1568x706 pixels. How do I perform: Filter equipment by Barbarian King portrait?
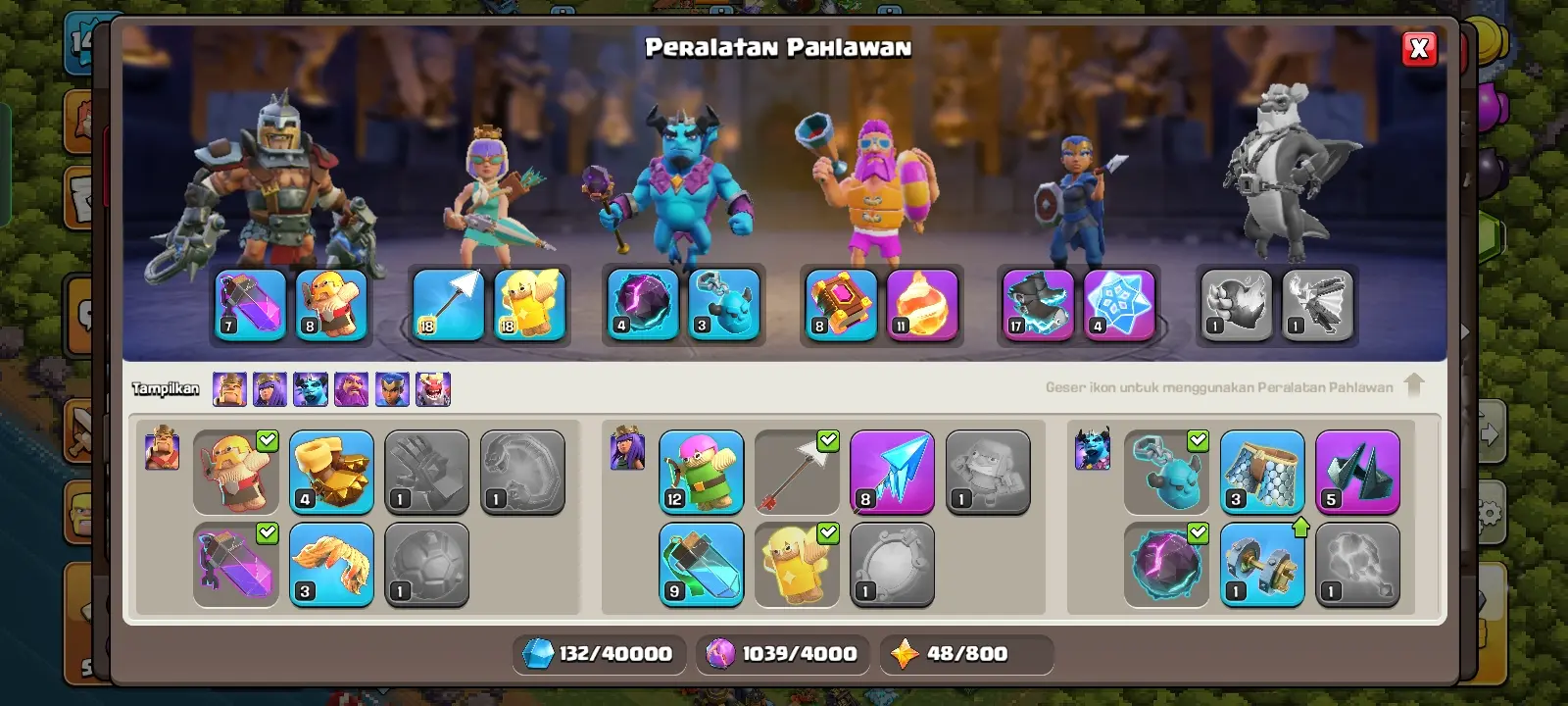pyautogui.click(x=229, y=389)
